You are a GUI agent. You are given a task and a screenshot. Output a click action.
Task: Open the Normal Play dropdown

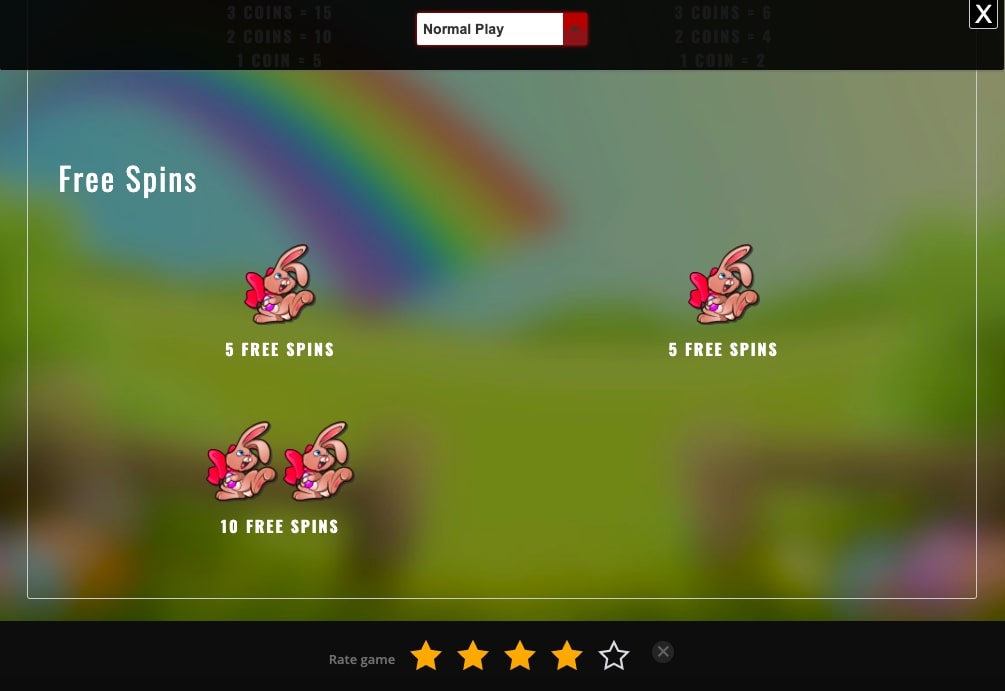pos(501,29)
